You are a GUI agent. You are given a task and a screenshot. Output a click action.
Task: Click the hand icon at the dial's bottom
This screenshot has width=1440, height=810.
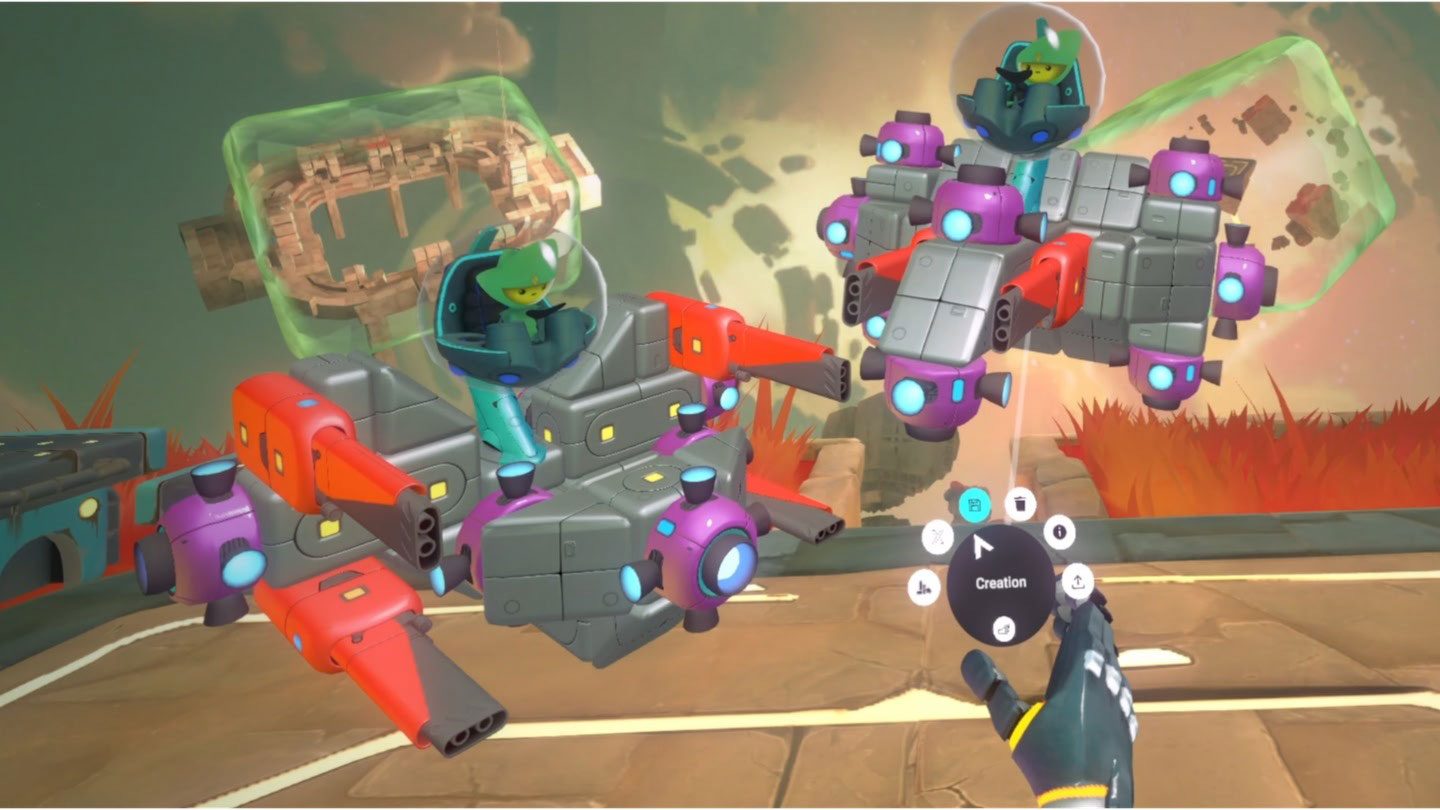point(1003,628)
